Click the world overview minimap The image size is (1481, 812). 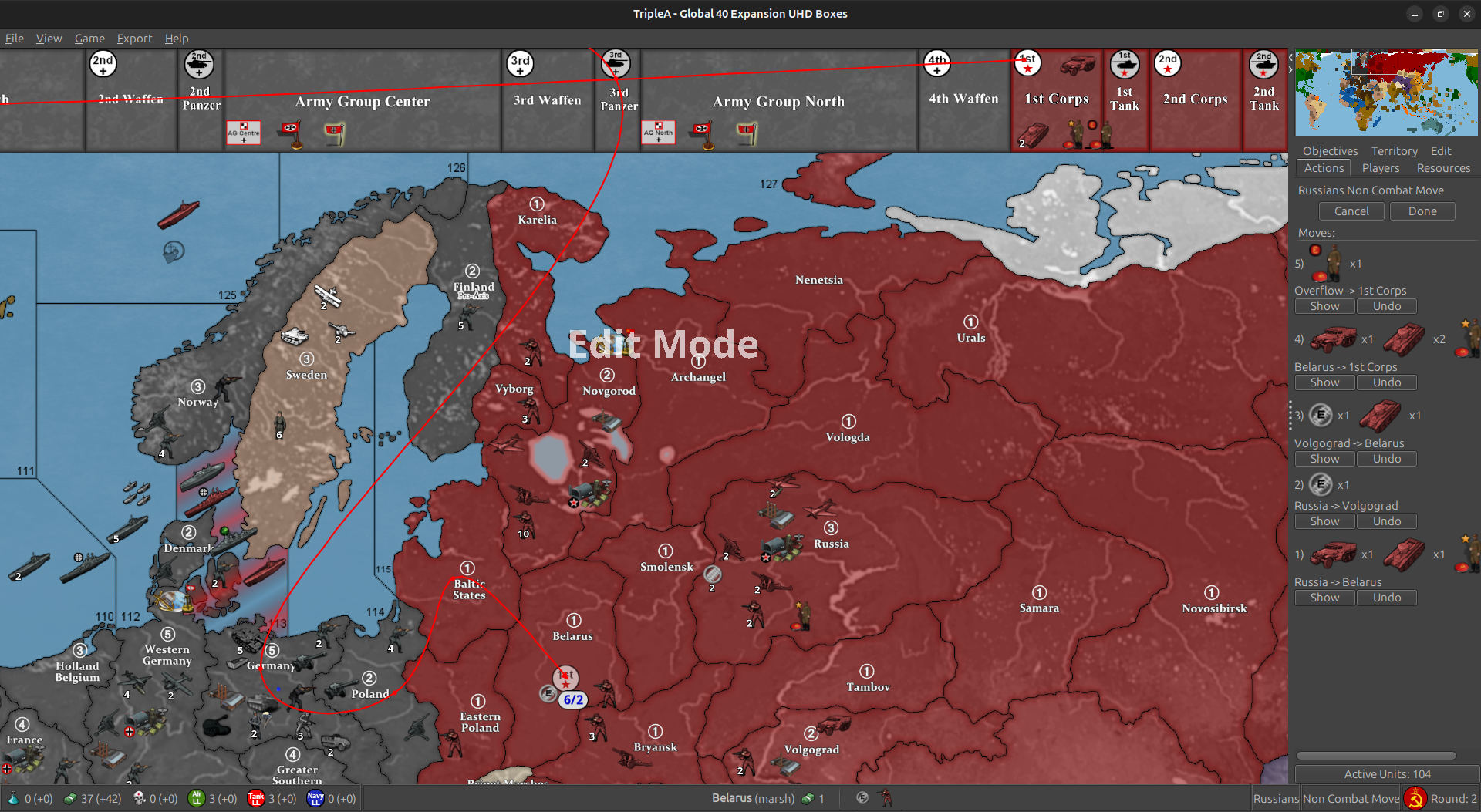click(x=1386, y=93)
